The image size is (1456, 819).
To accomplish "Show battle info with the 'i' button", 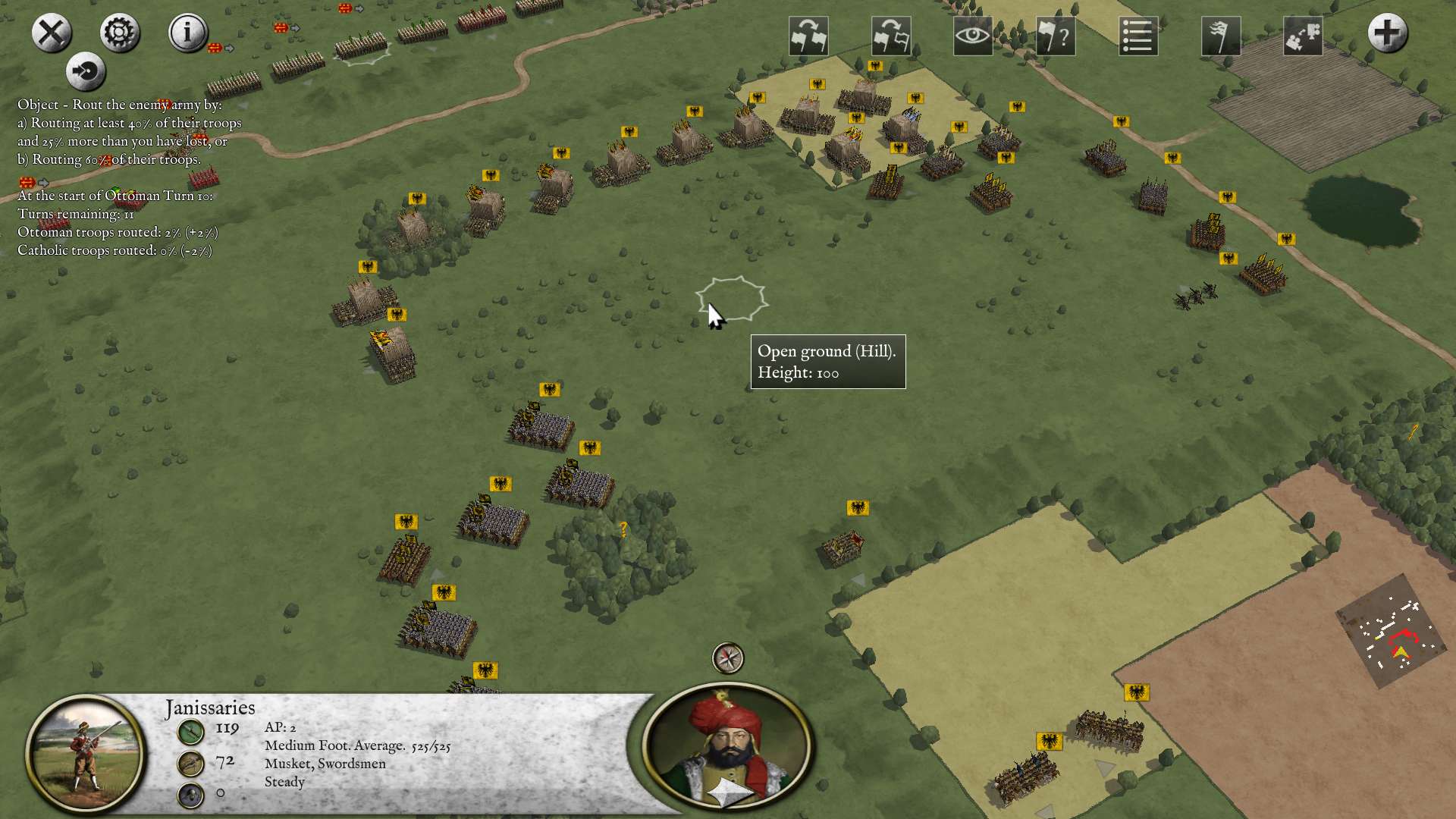I will (187, 33).
